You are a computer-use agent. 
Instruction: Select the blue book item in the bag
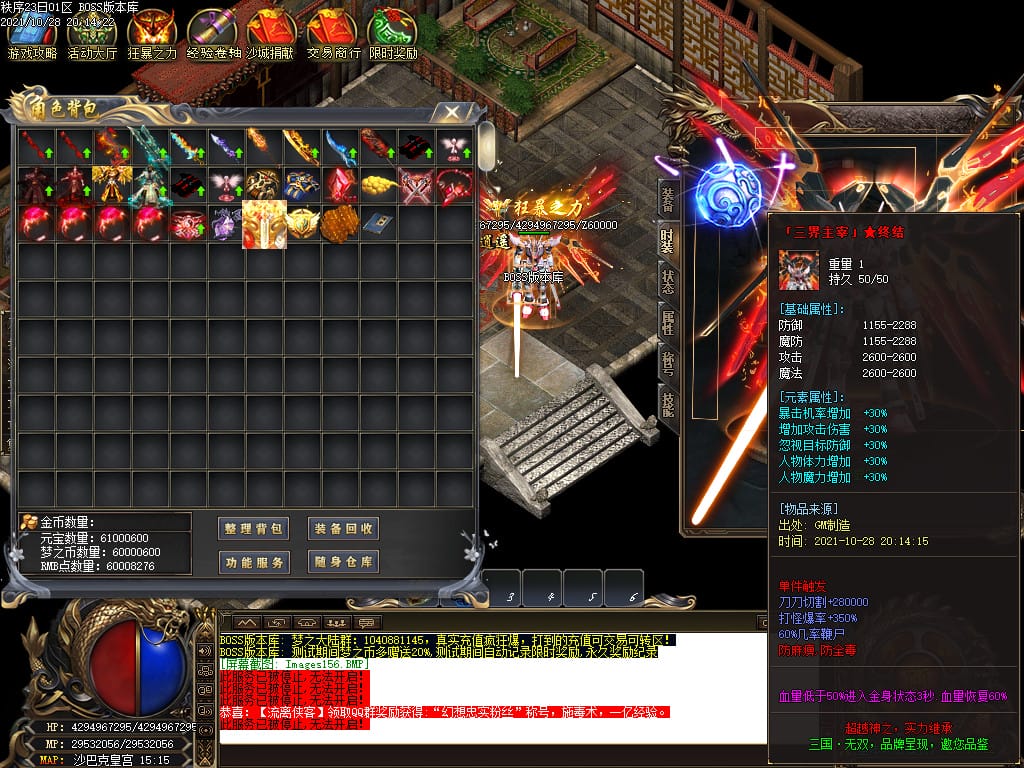(379, 223)
